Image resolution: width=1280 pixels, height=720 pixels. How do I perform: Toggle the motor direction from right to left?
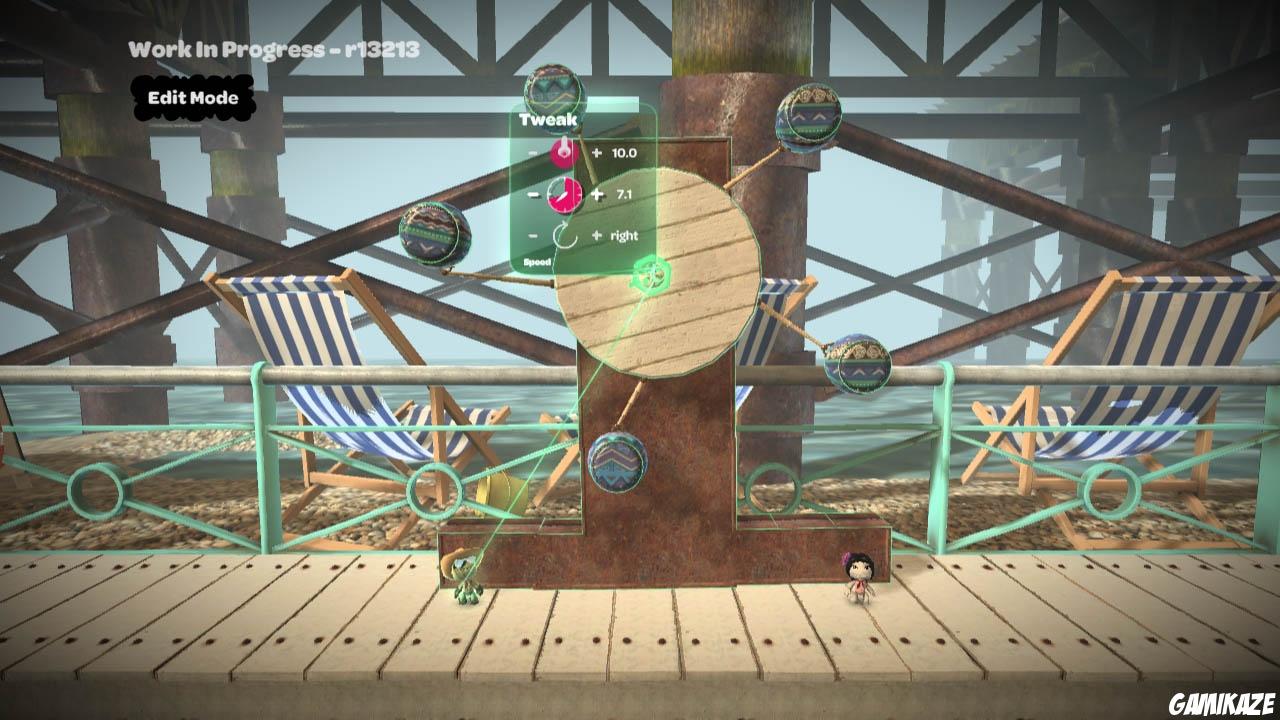tap(625, 234)
